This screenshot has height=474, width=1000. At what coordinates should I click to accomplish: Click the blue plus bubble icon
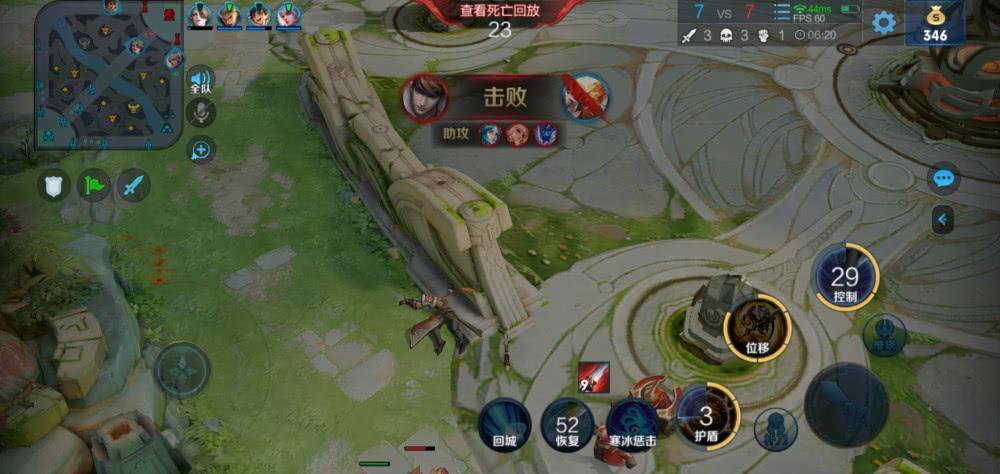[201, 150]
